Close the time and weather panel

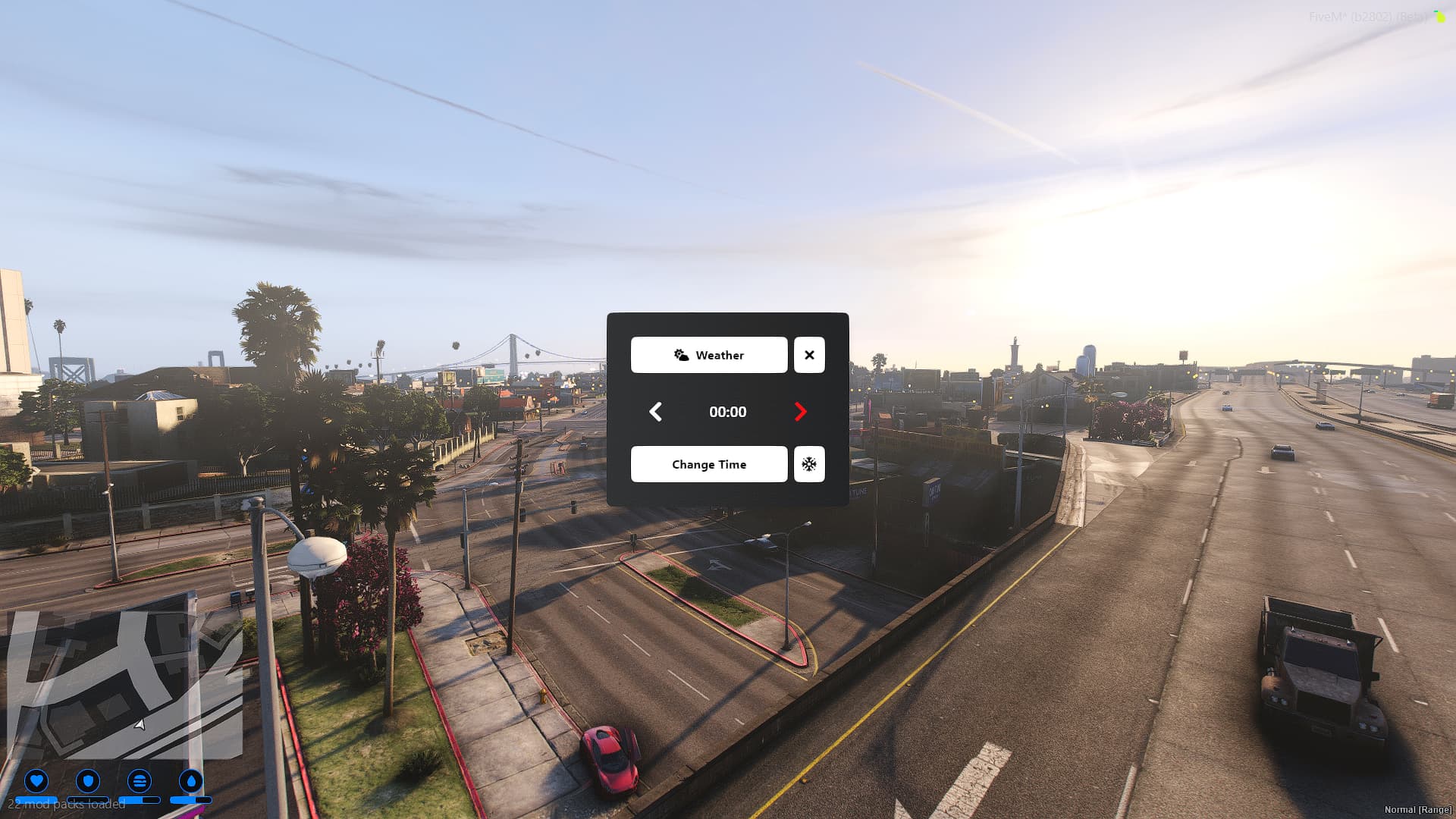[809, 355]
